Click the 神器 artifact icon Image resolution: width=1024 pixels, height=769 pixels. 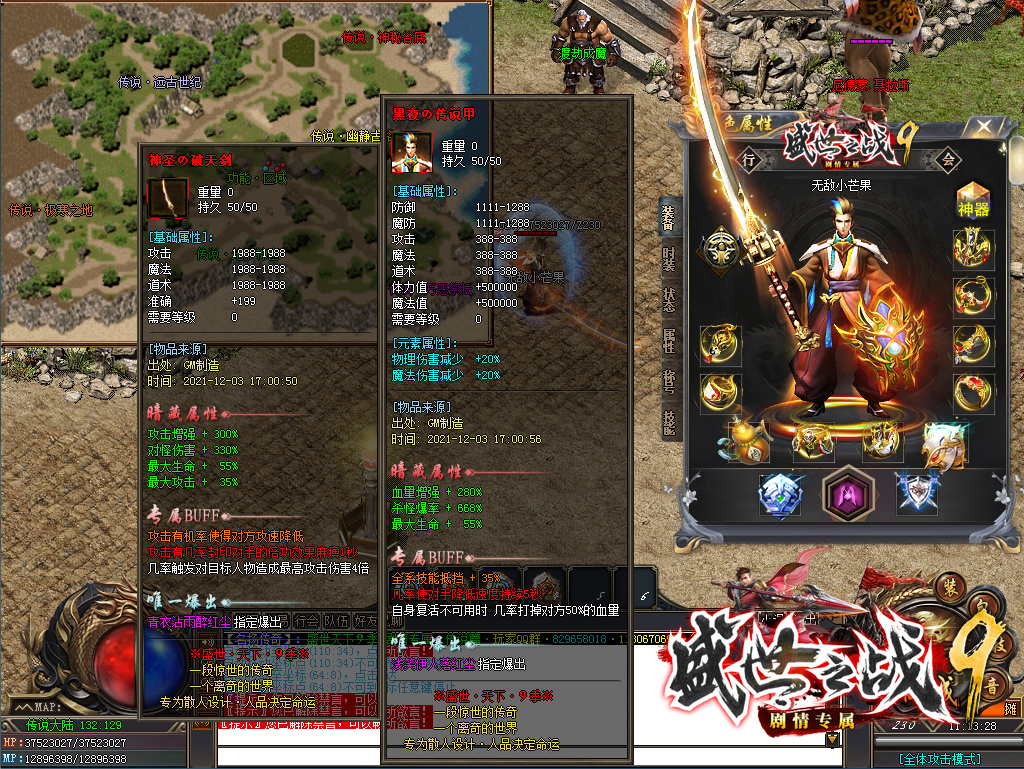(x=973, y=200)
